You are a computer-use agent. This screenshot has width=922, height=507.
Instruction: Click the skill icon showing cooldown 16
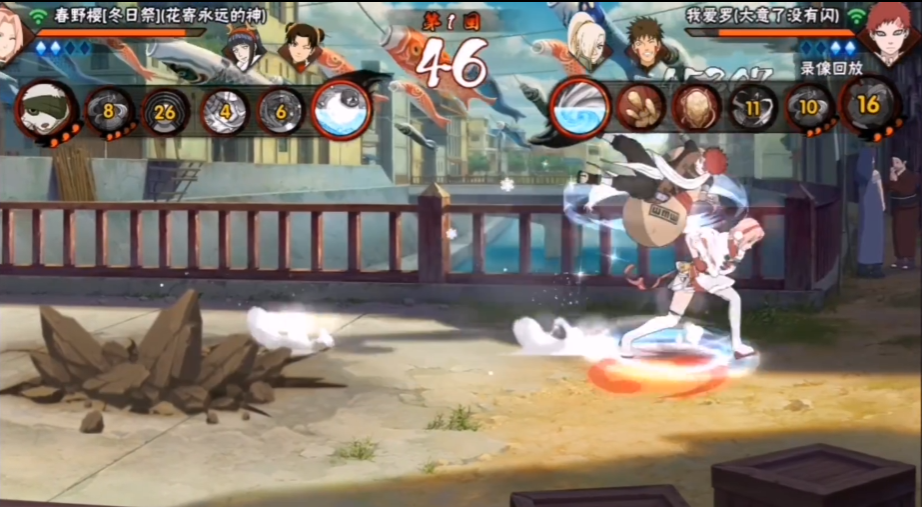coord(869,104)
